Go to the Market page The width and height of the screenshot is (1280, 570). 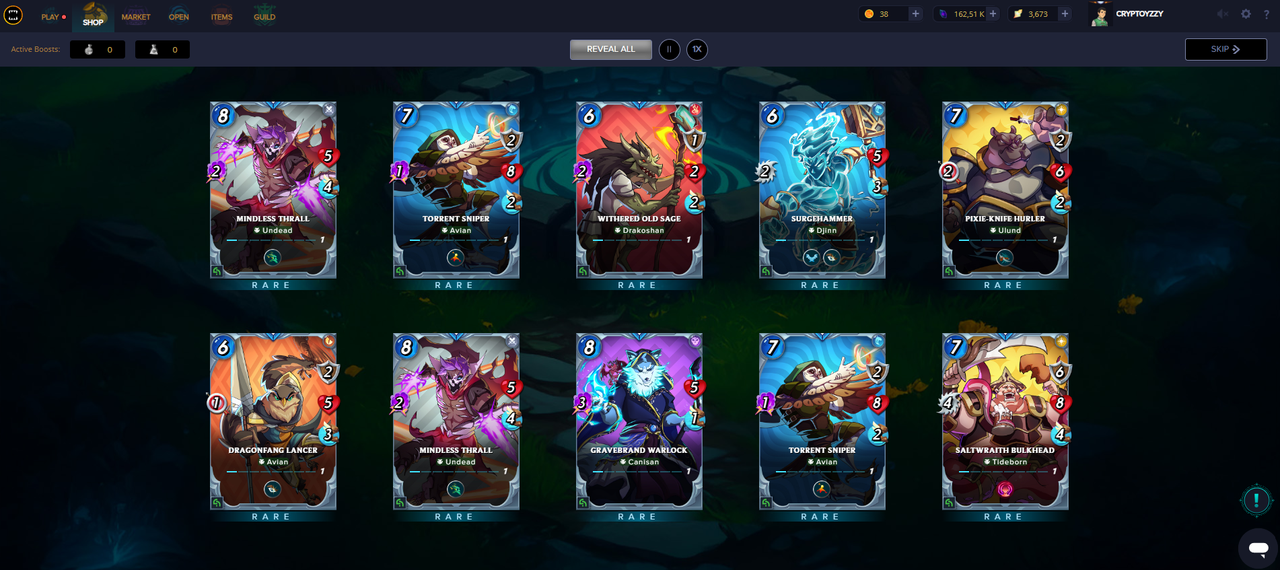click(x=136, y=16)
